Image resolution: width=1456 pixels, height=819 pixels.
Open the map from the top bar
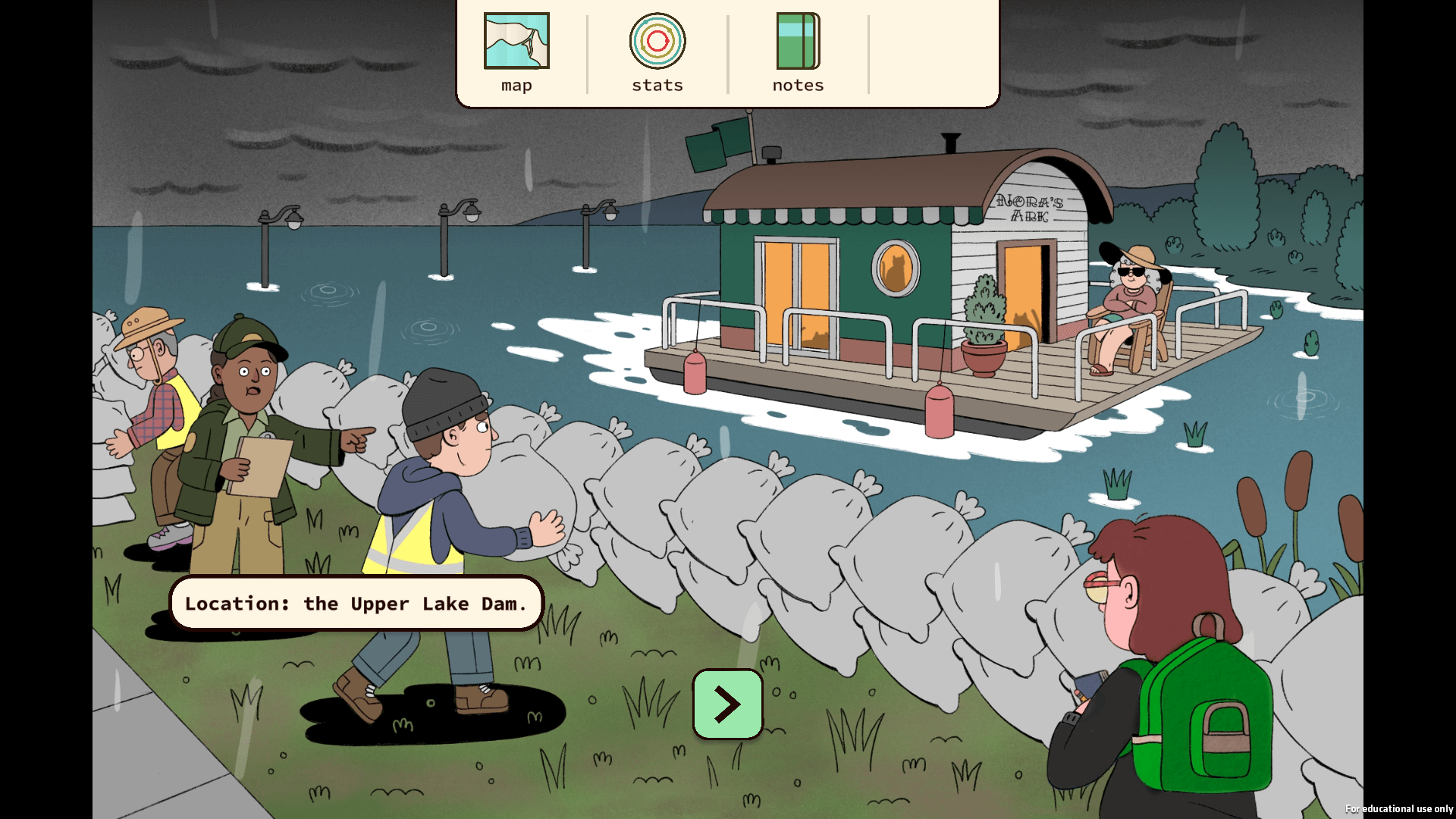pyautogui.click(x=516, y=52)
